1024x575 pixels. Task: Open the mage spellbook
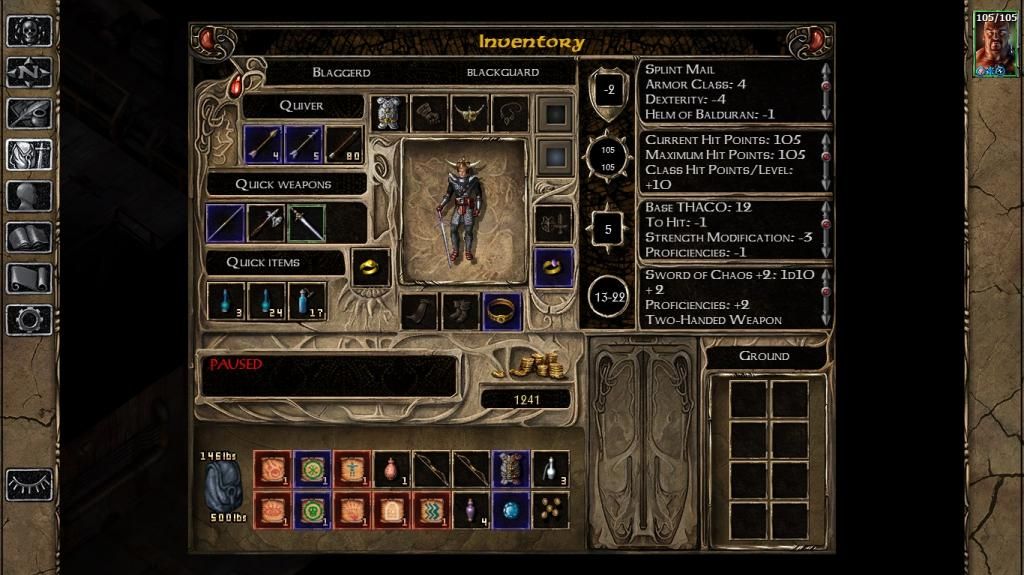click(29, 237)
